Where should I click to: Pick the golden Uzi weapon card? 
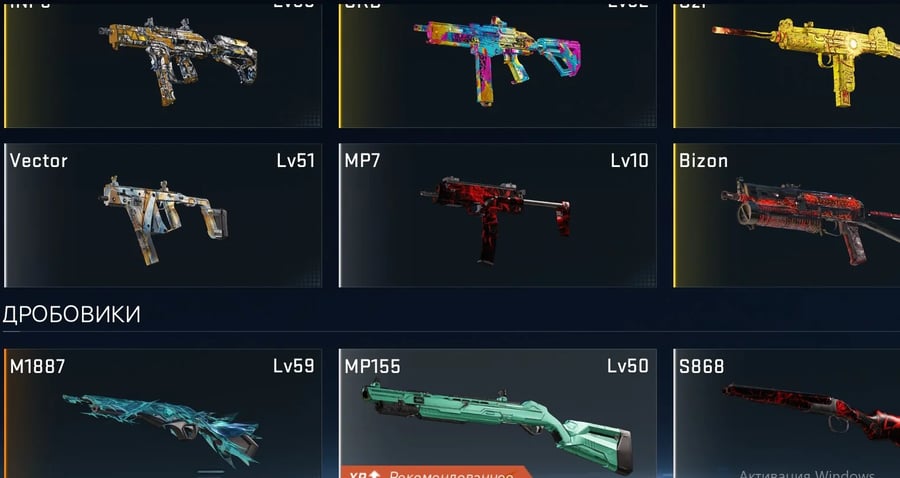pyautogui.click(x=787, y=62)
